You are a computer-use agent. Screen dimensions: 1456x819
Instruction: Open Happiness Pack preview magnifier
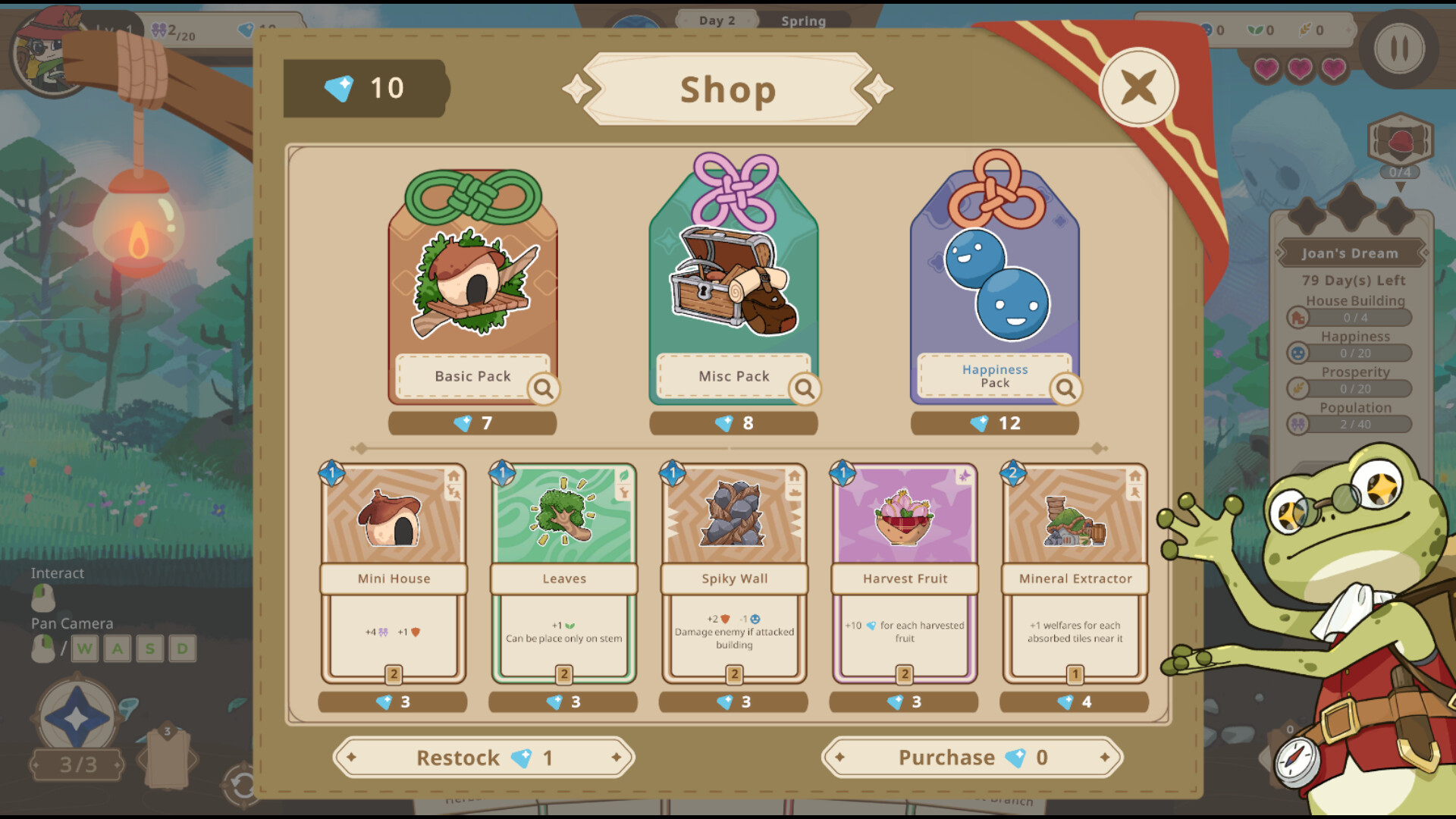[x=1067, y=389]
